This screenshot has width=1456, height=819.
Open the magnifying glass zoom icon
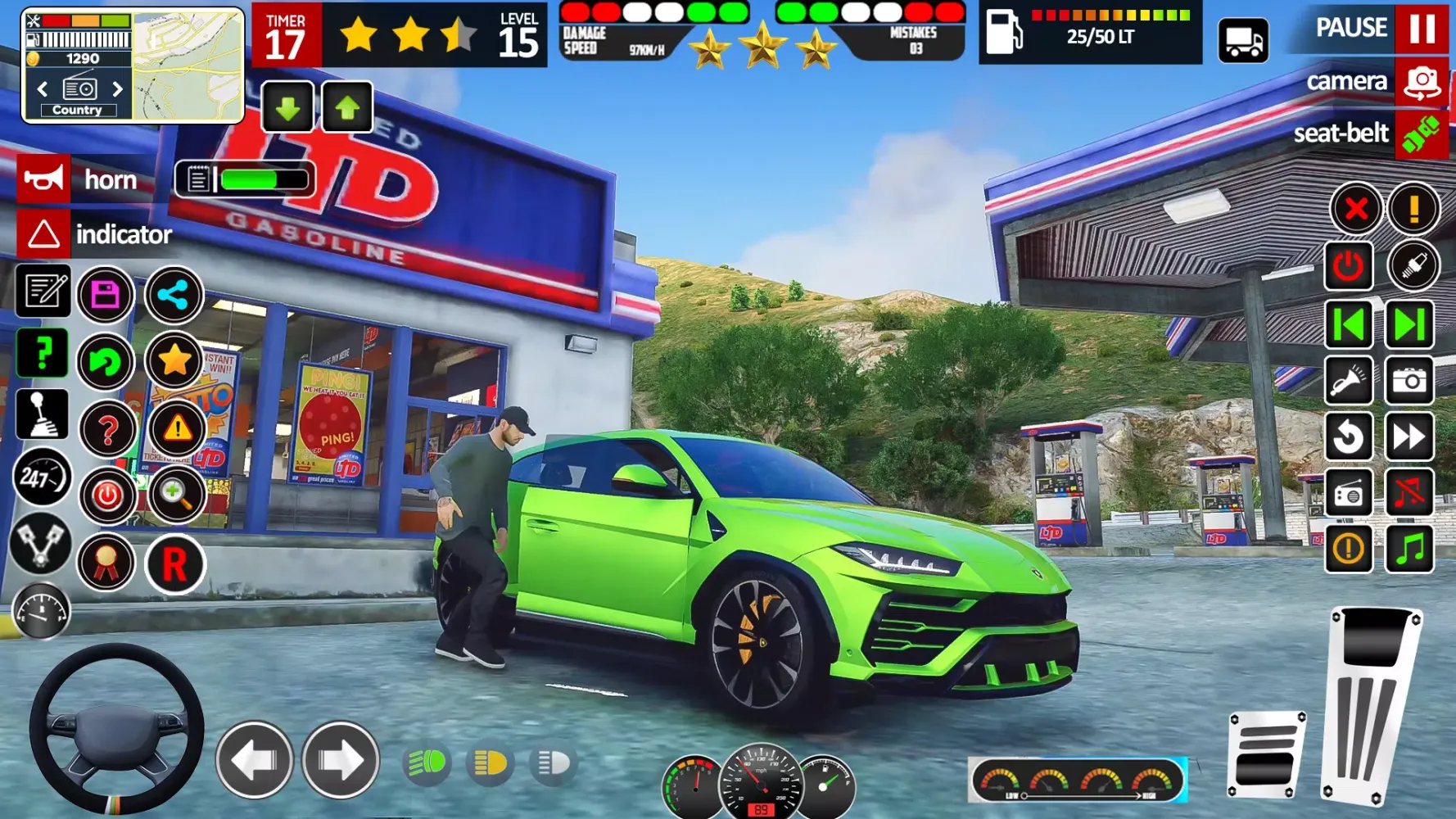(174, 494)
